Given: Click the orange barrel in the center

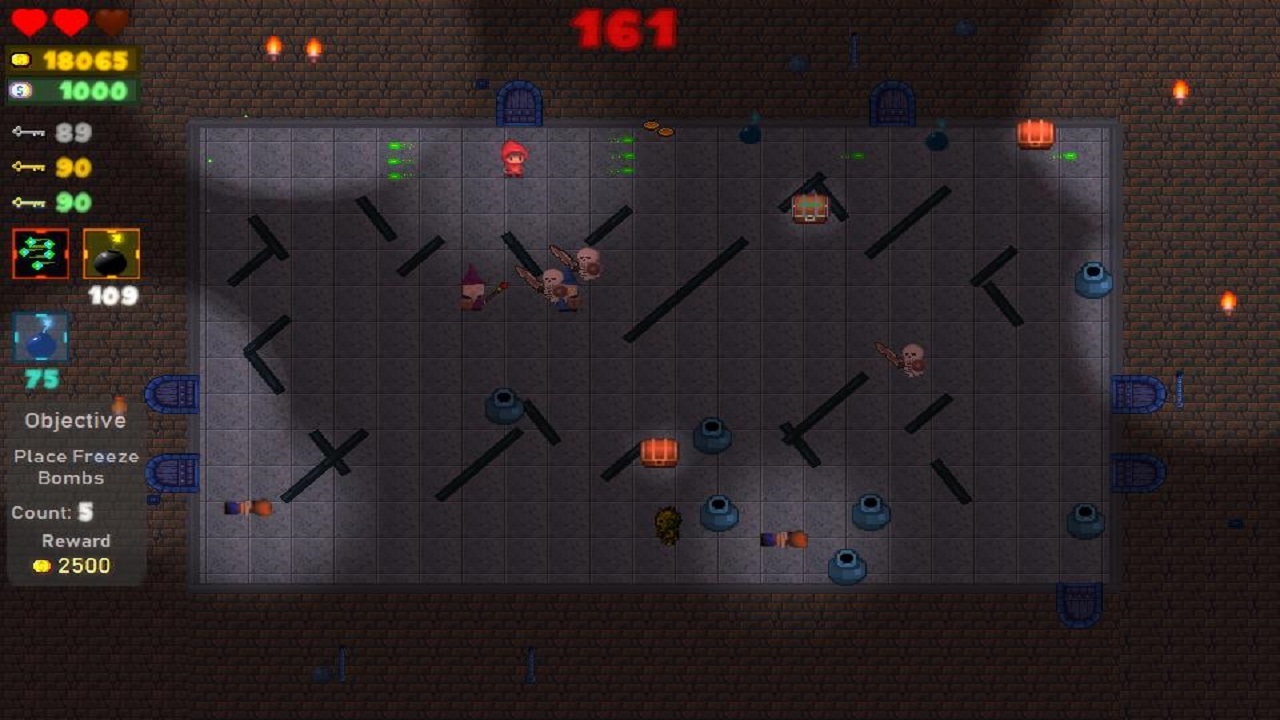Looking at the screenshot, I should 659,452.
